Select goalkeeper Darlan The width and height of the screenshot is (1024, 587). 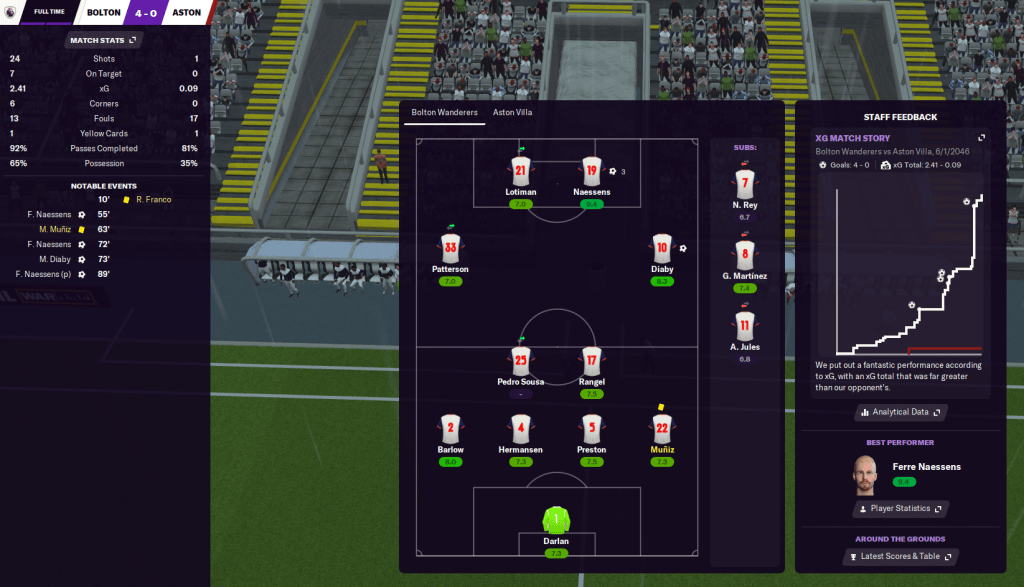click(x=555, y=520)
